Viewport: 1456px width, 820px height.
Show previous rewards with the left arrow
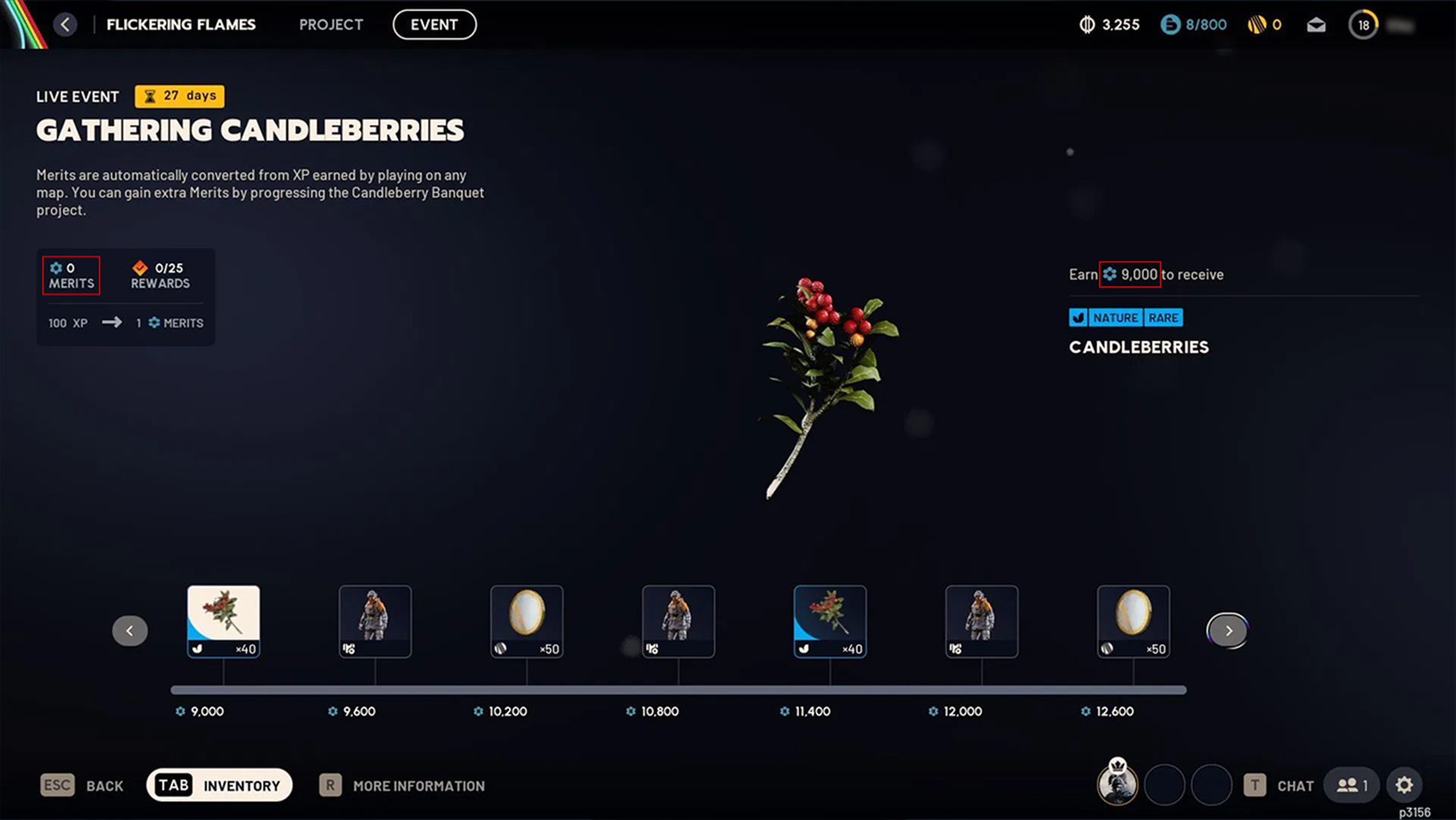click(130, 630)
